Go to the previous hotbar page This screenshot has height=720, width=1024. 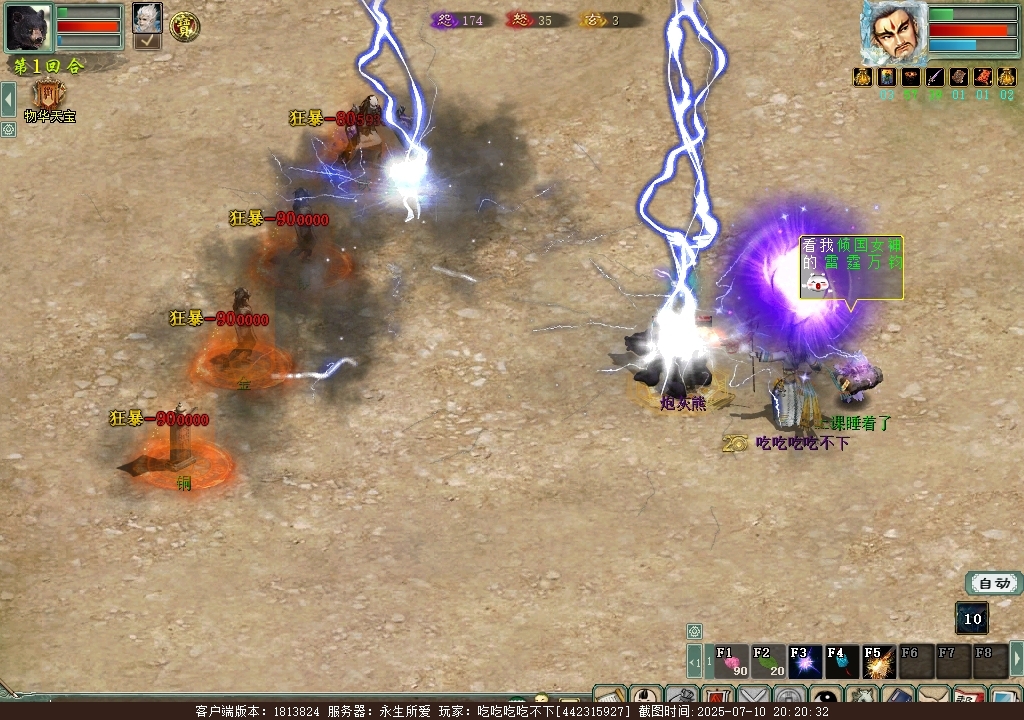tap(693, 661)
